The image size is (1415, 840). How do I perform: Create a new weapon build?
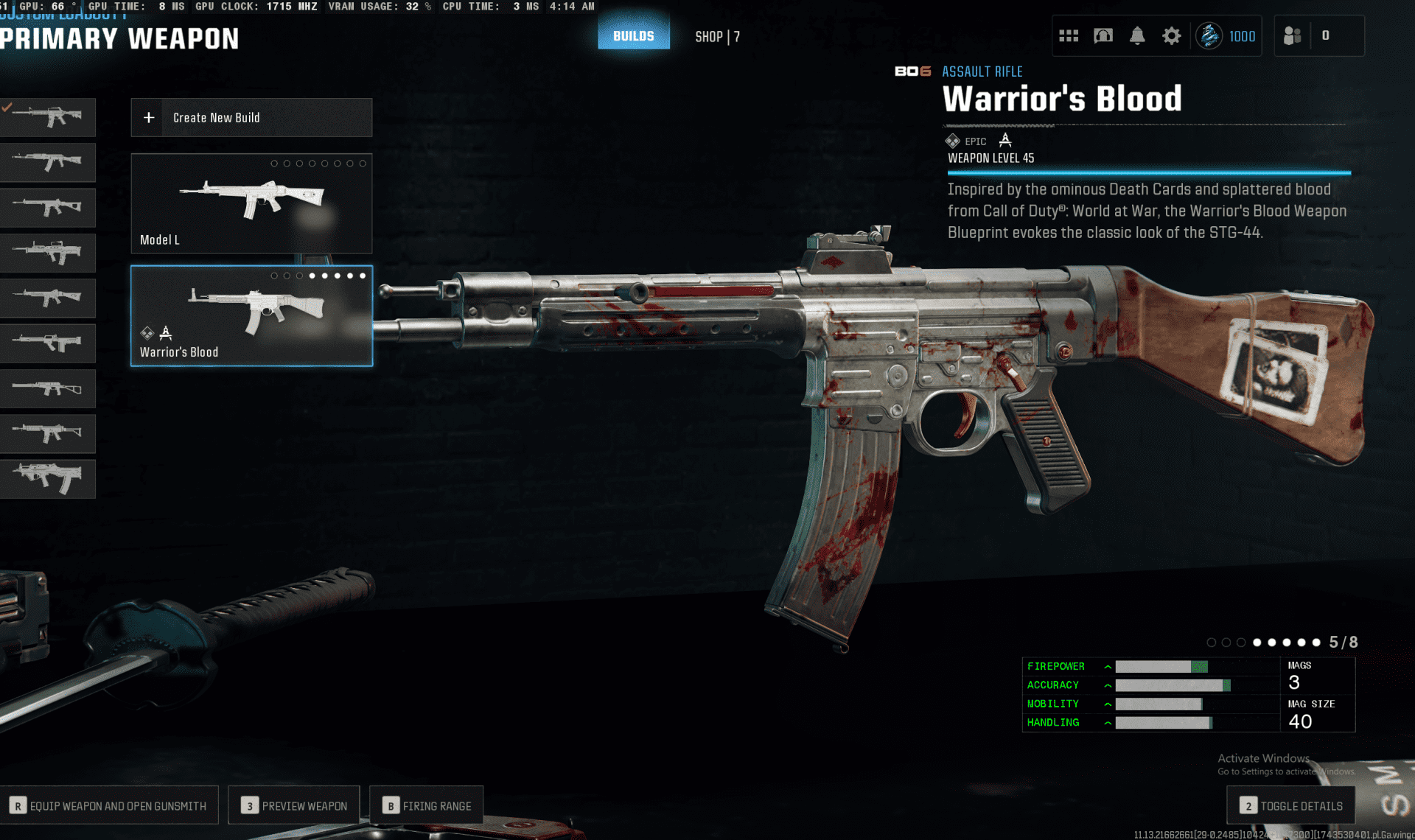(251, 118)
